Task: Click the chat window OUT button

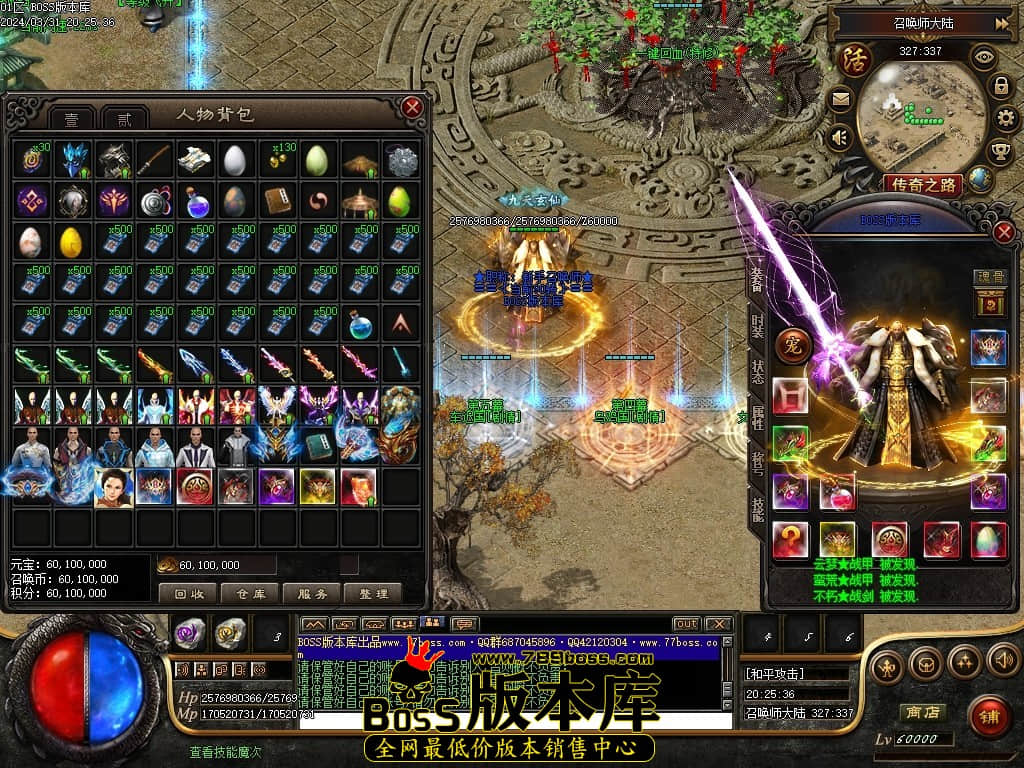Action: tap(686, 624)
